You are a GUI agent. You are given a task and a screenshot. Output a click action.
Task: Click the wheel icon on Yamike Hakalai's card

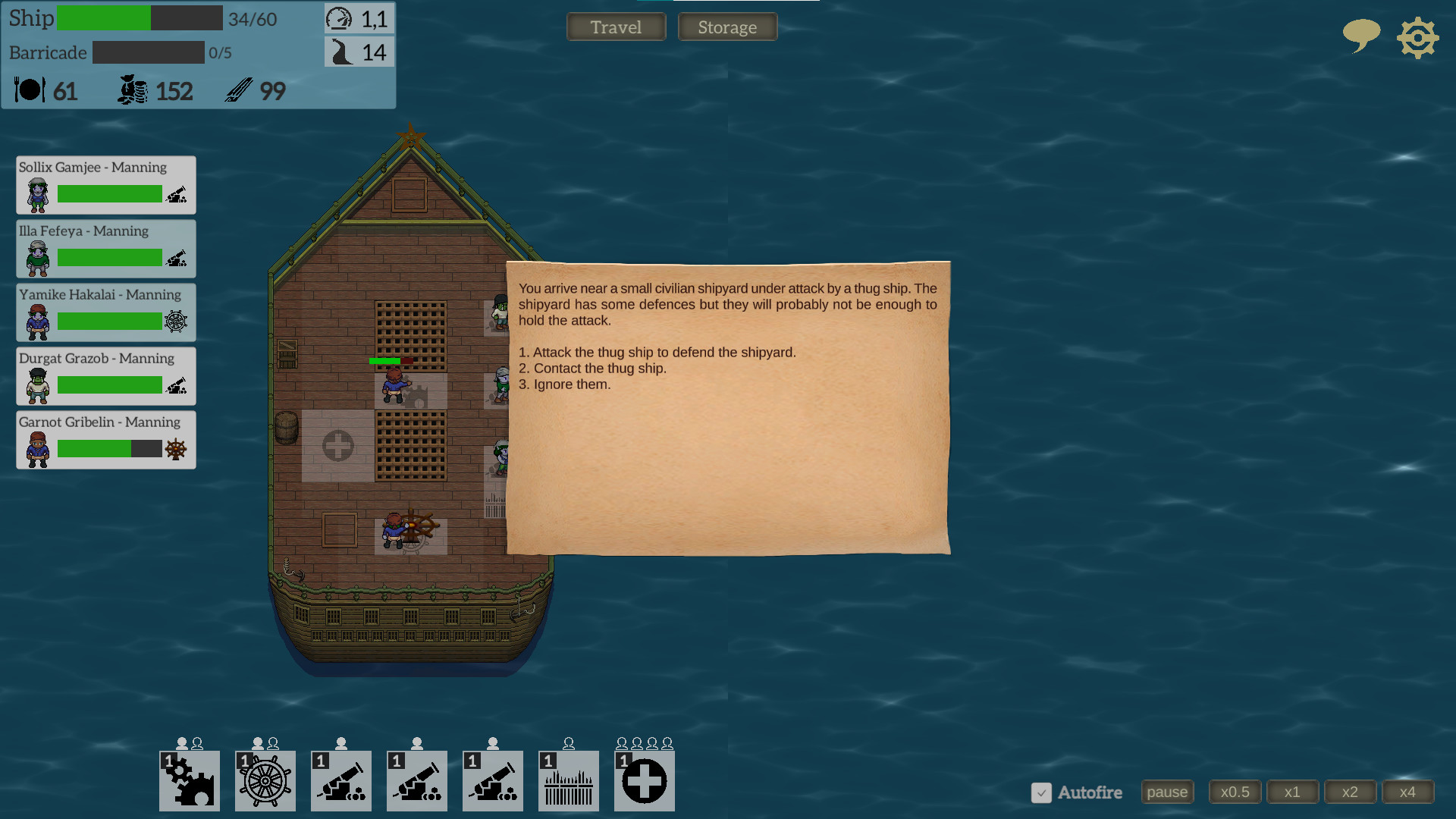pos(176,322)
